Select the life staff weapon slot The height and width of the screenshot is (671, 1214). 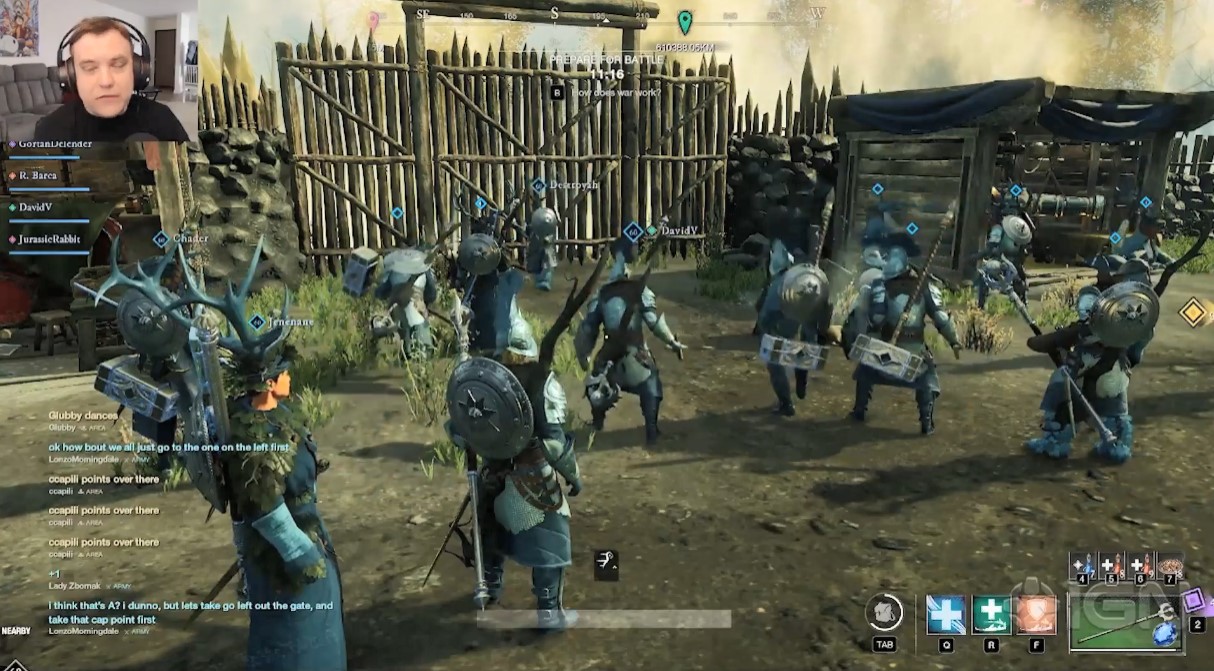coord(1124,622)
